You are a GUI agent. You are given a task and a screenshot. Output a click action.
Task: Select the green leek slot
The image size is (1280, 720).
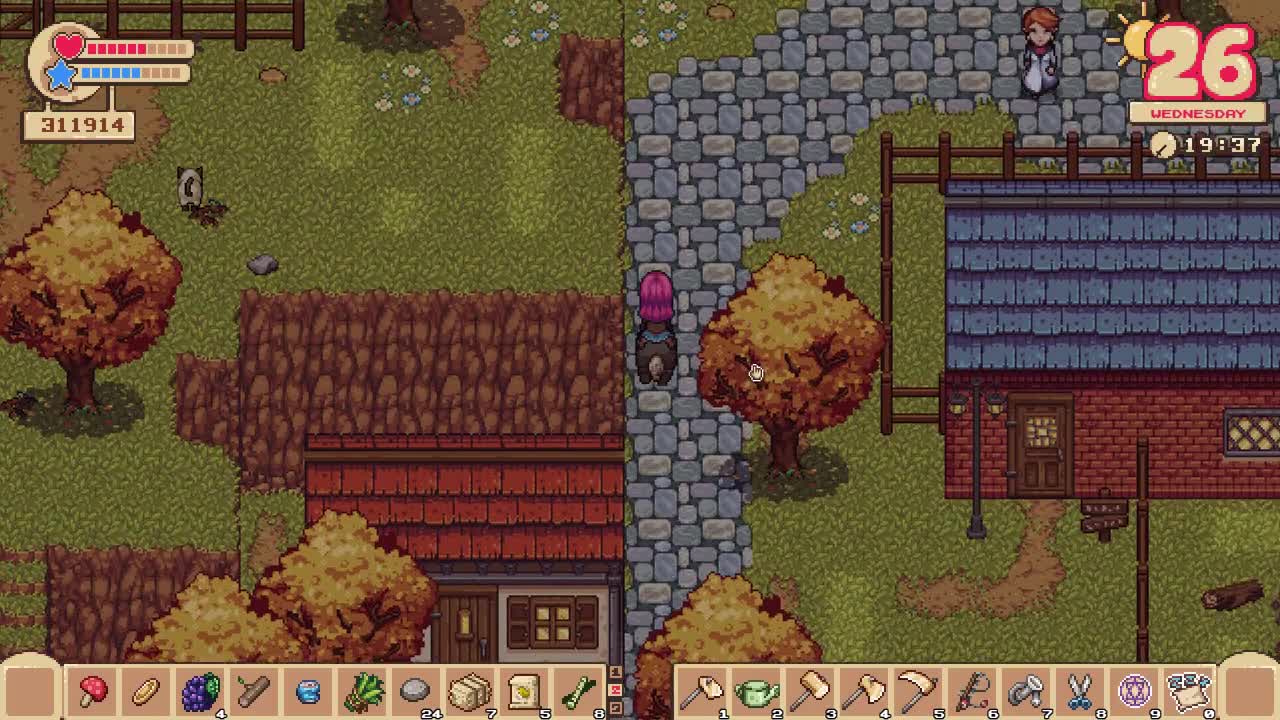(577, 690)
